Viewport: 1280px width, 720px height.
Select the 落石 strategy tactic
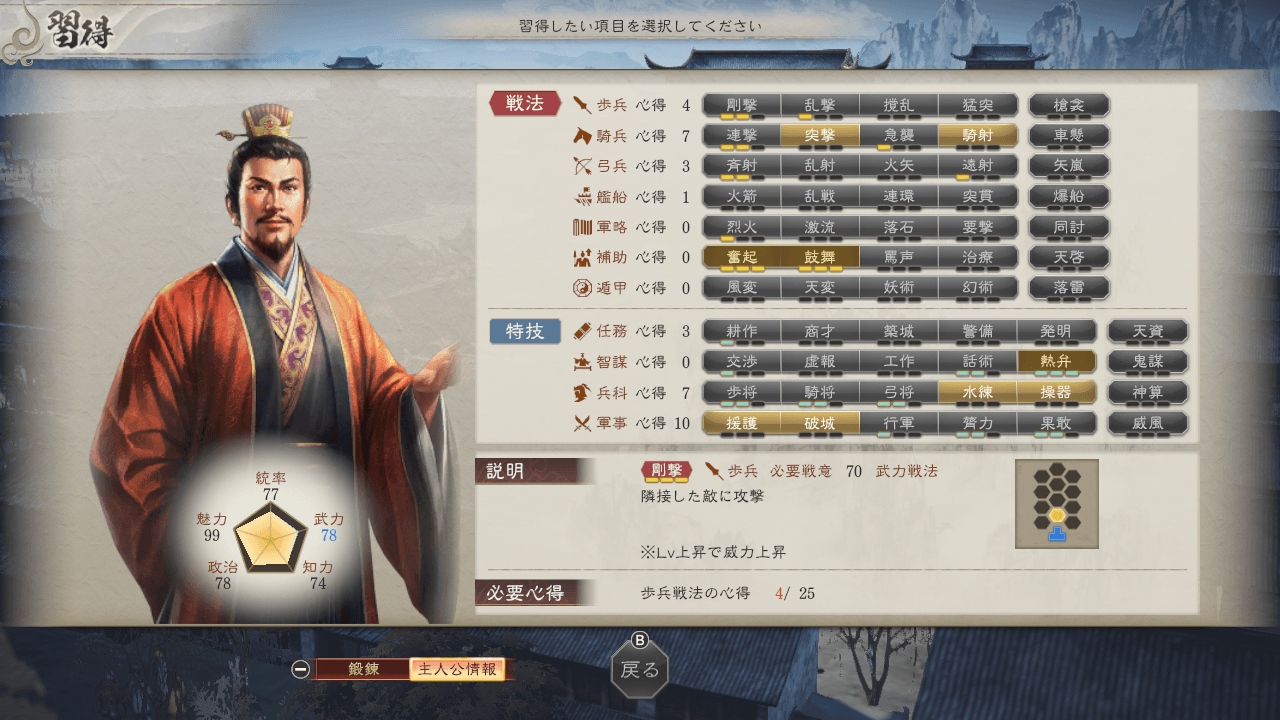[x=898, y=227]
